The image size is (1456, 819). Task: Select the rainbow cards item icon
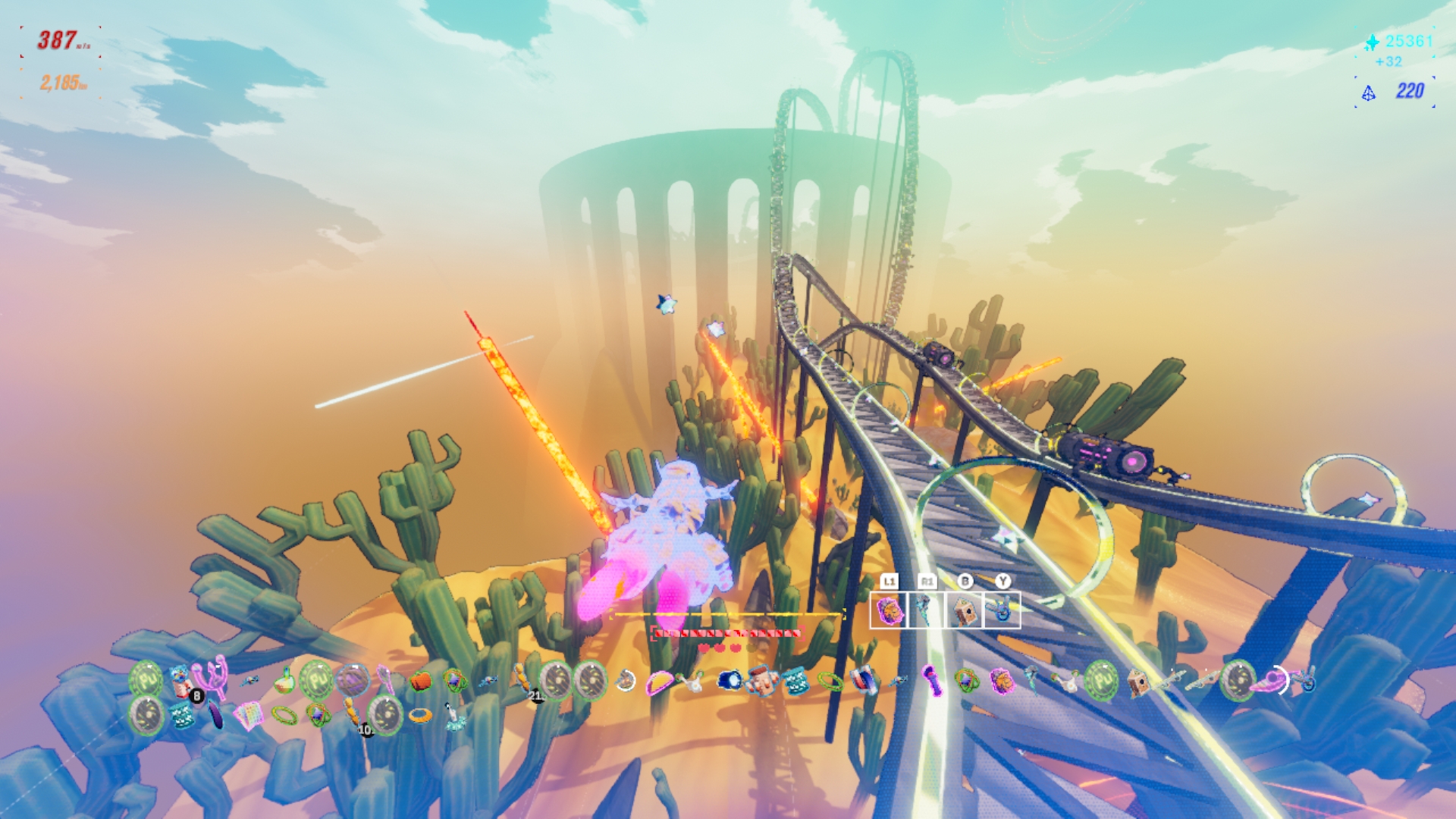click(248, 714)
